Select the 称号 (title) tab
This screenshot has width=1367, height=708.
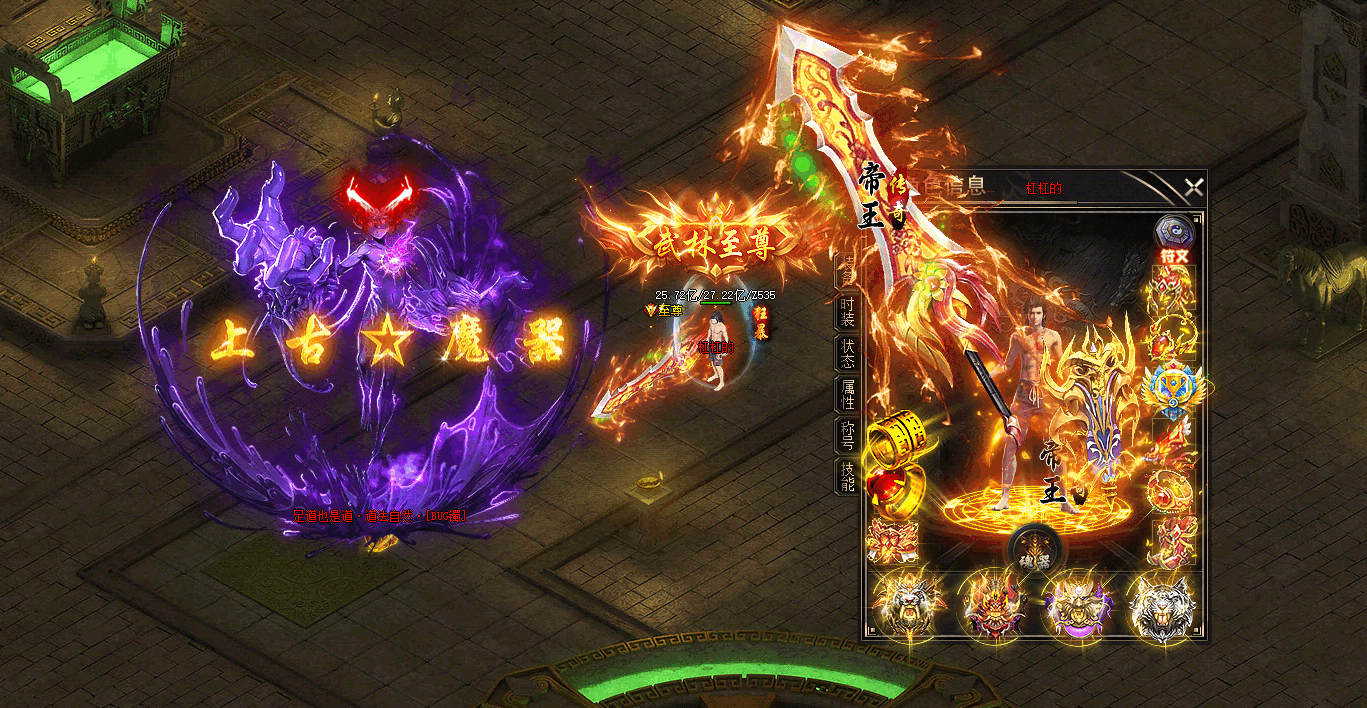click(x=847, y=436)
